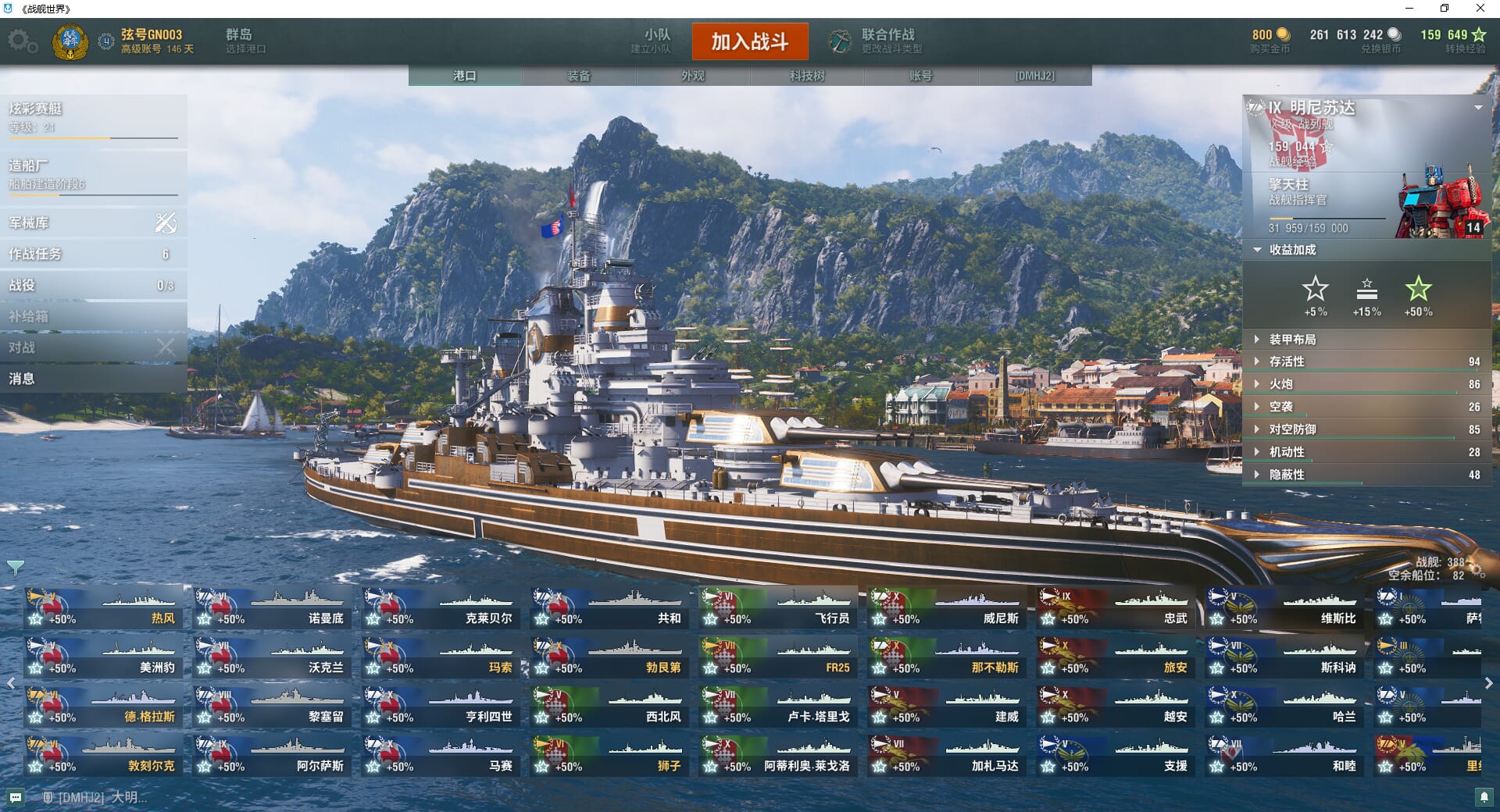Open 作战任务 combat missions
The image size is (1500, 812).
[93, 255]
